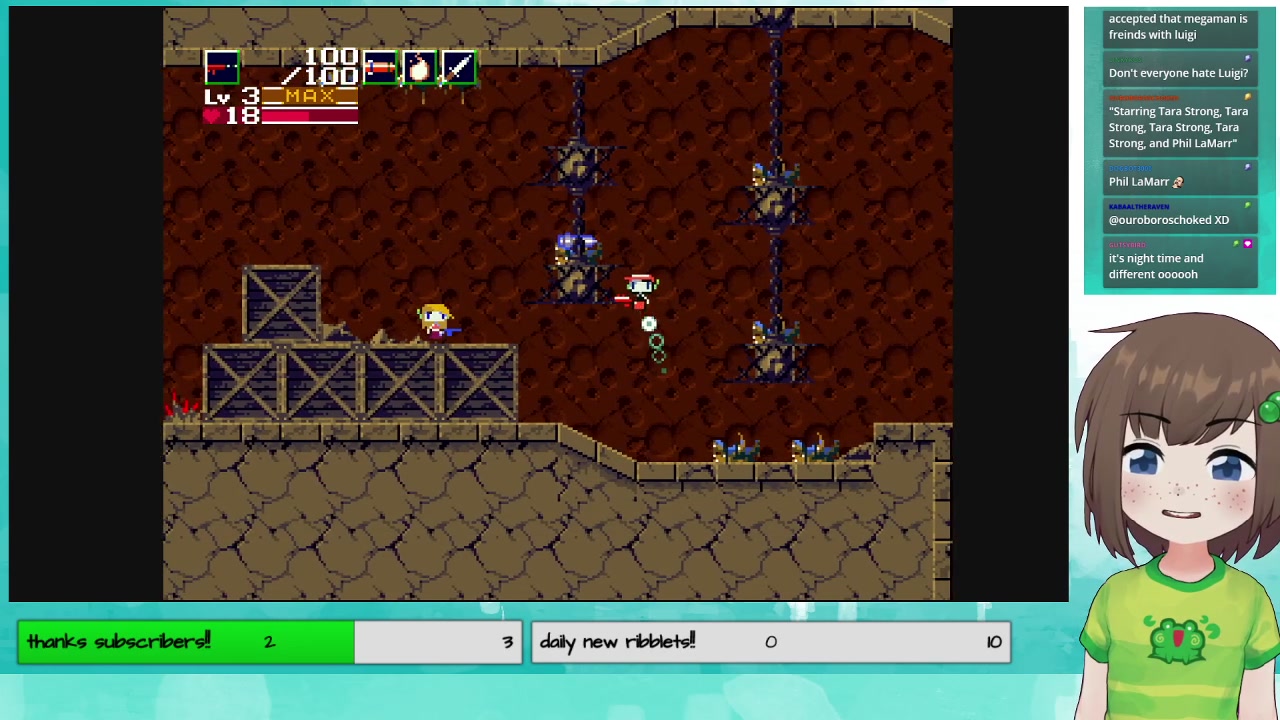
Task: Select the Fireball weapon icon
Action: coord(418,67)
